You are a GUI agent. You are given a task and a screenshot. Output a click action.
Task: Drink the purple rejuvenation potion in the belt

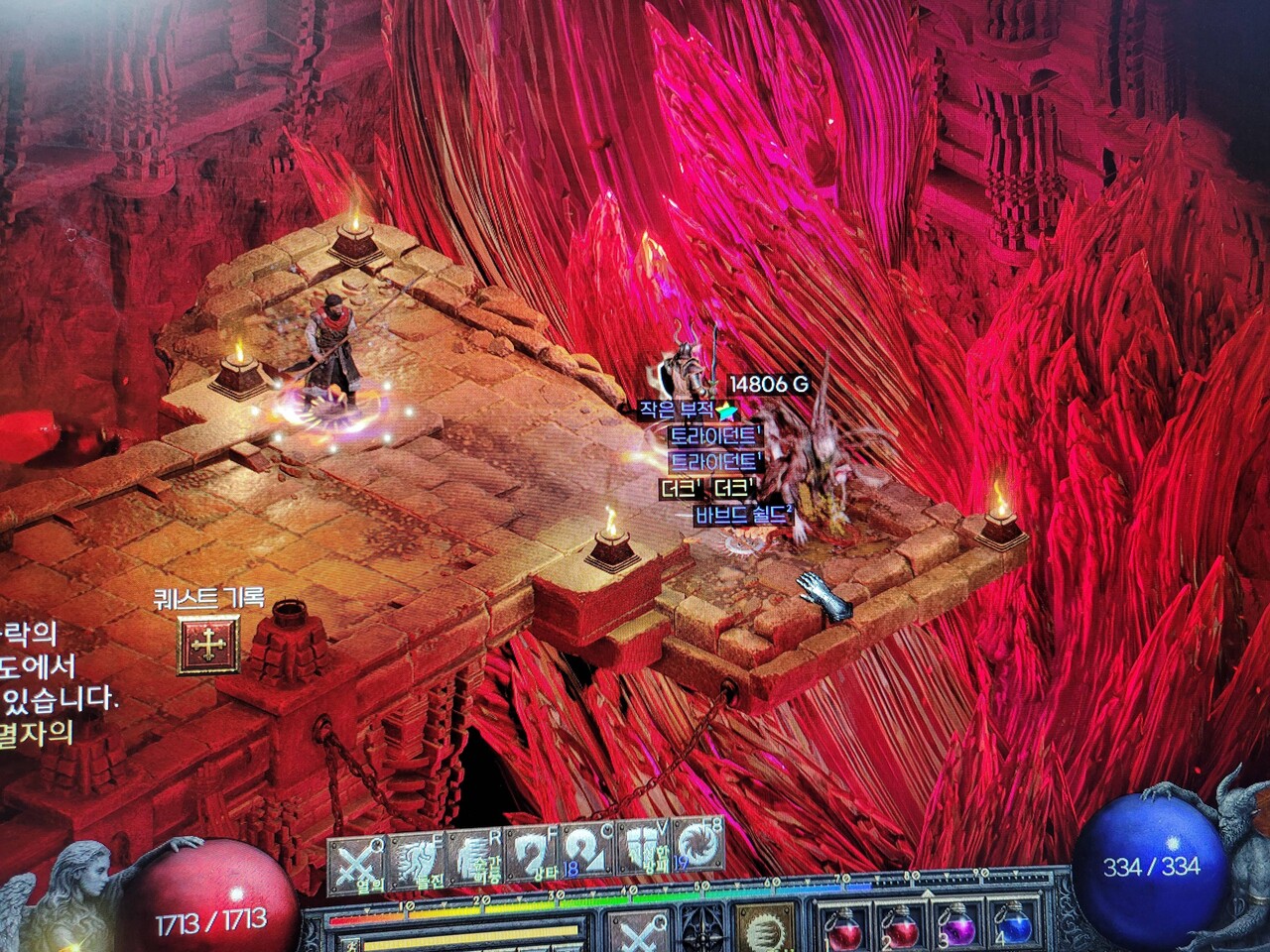(x=954, y=927)
